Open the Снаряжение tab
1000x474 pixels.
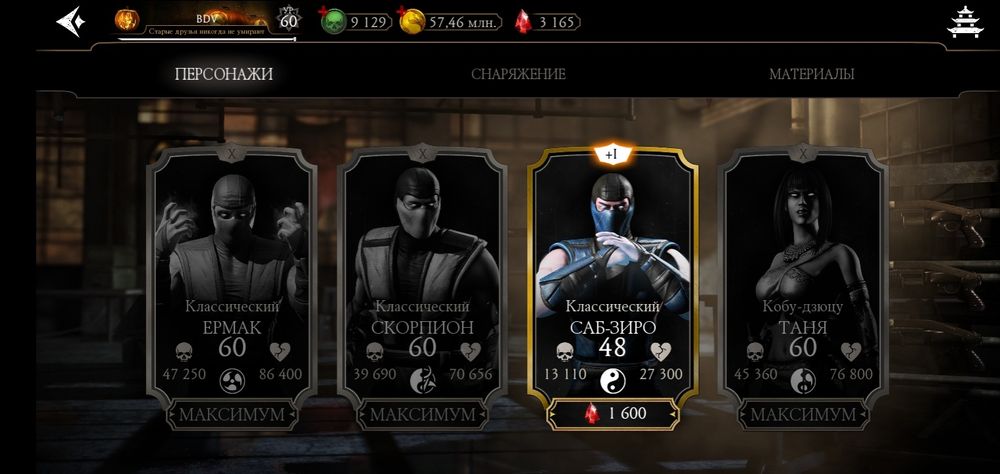click(518, 74)
